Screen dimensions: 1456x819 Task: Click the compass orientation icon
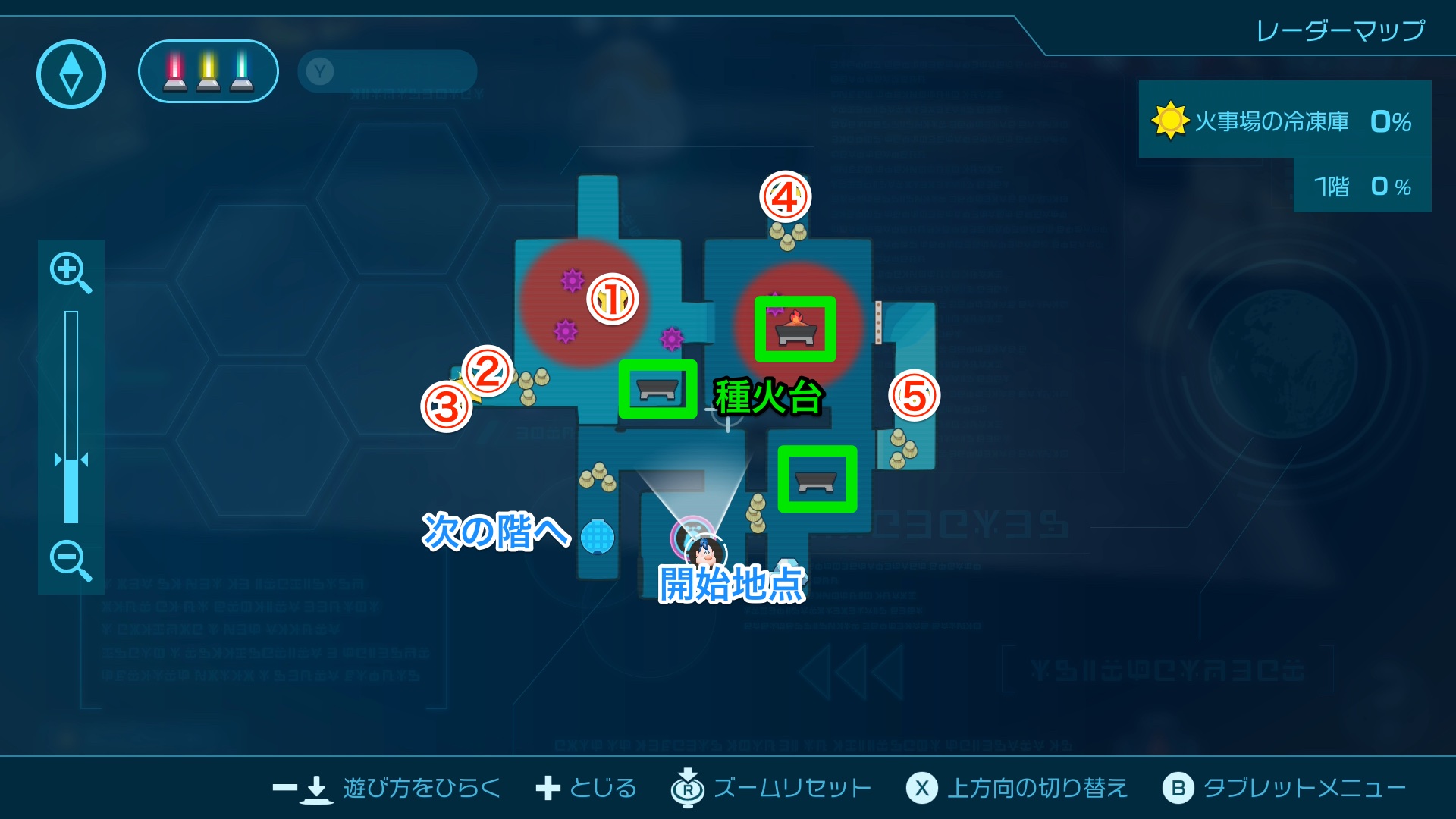pos(70,72)
